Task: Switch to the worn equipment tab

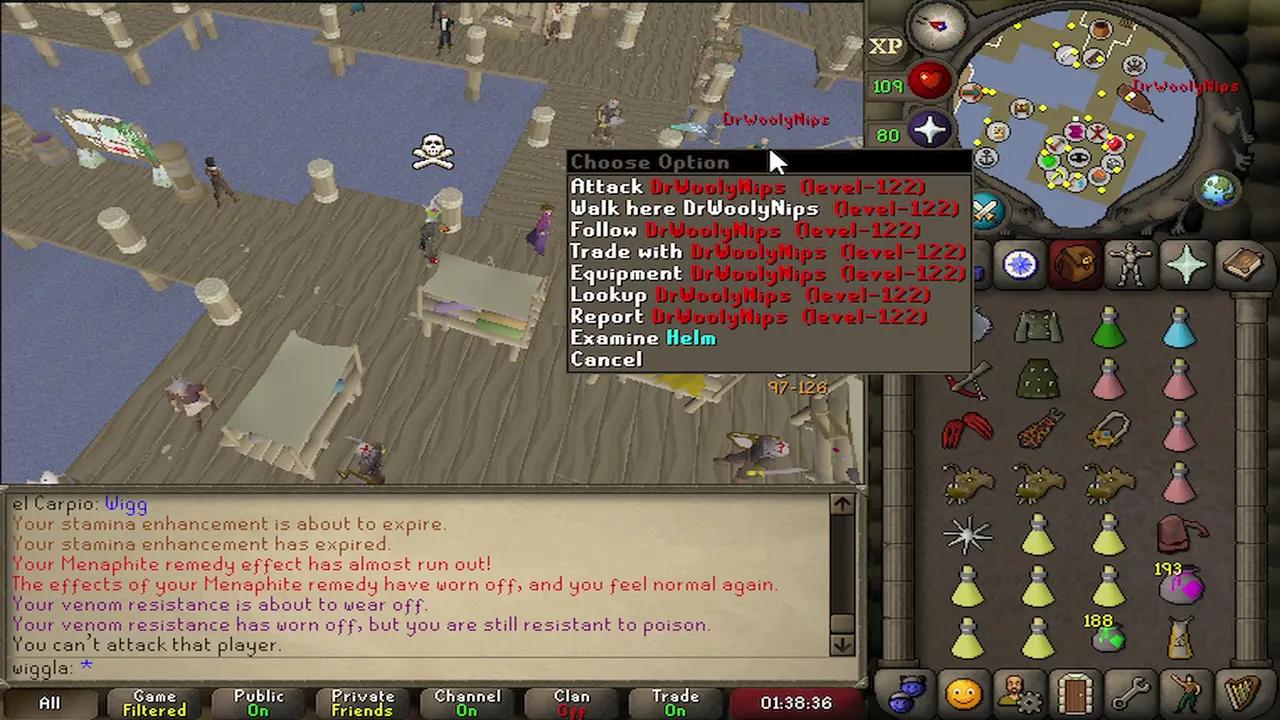Action: 1130,265
